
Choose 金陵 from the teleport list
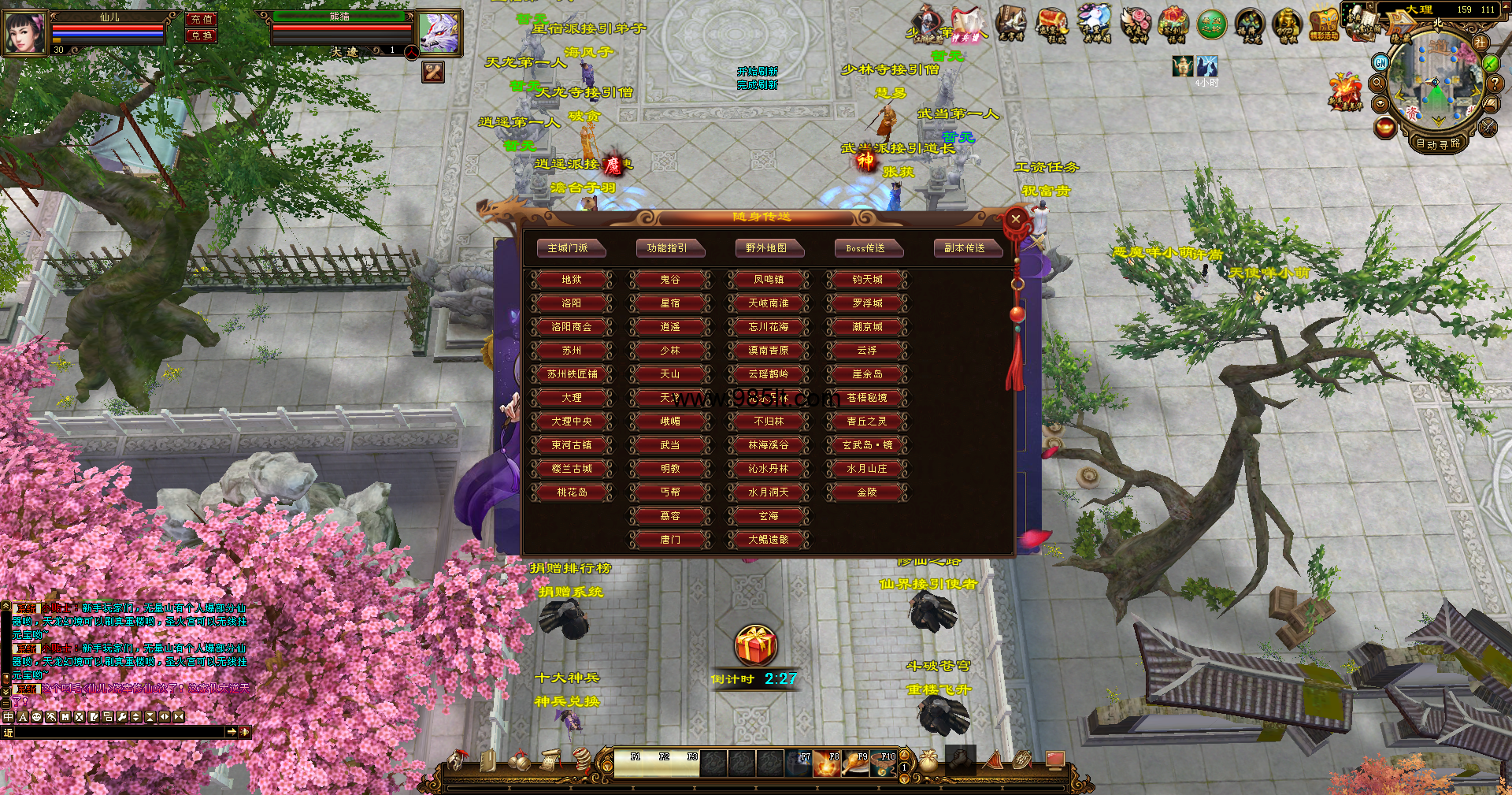click(867, 492)
